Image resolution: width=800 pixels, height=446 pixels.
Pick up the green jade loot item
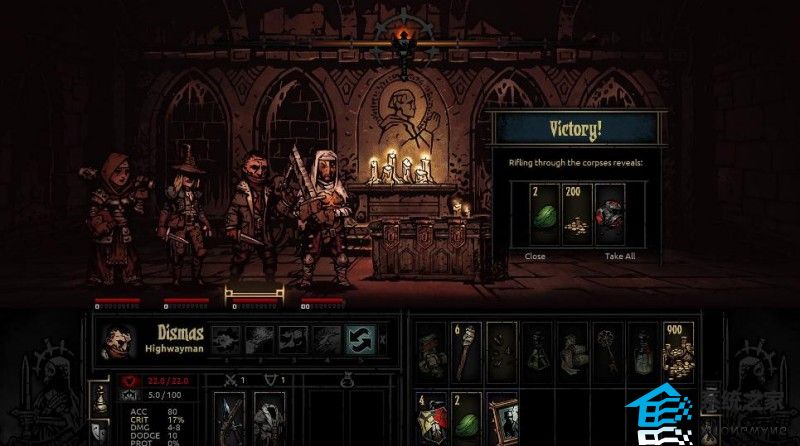[544, 215]
